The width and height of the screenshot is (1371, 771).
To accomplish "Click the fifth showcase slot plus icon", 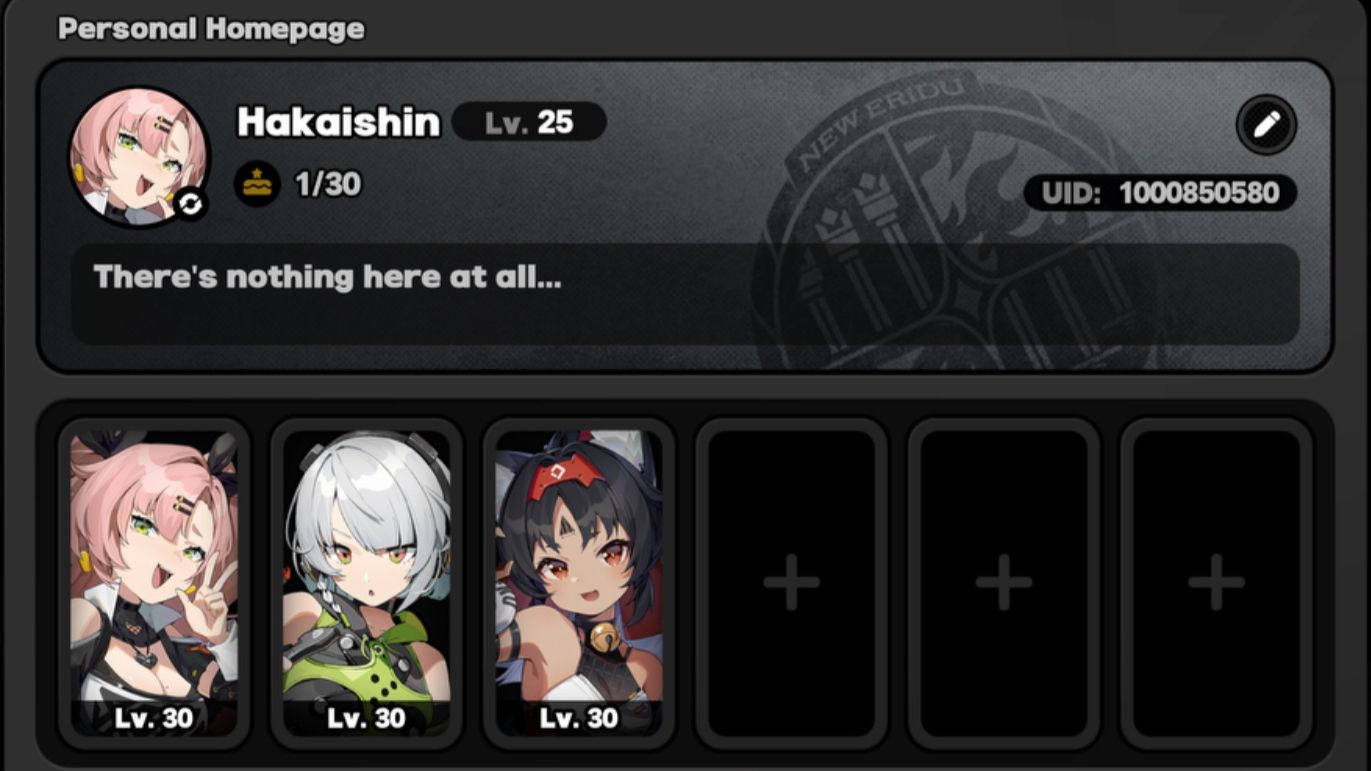I will tap(1003, 581).
